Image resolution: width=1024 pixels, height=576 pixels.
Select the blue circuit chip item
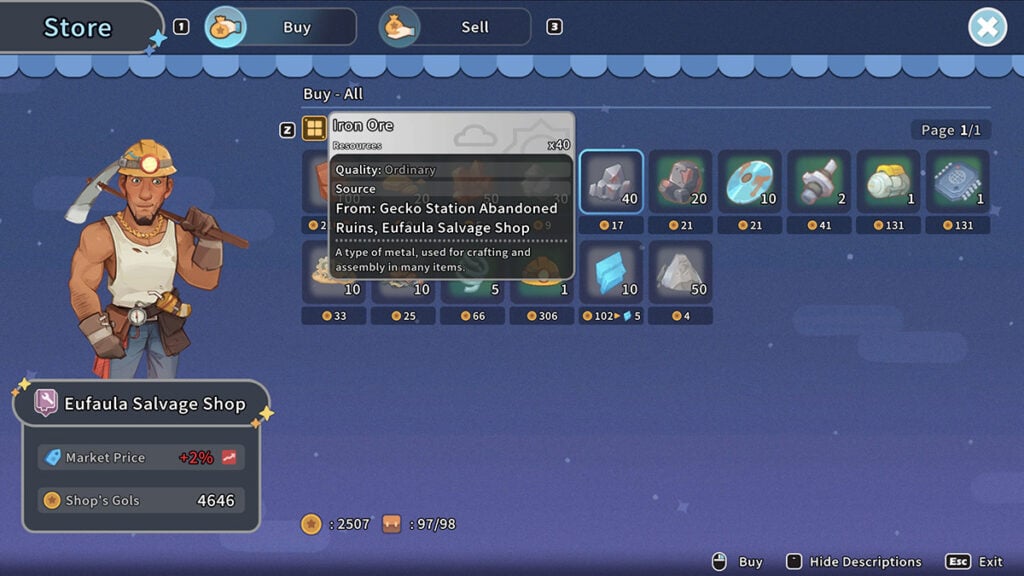(957, 182)
